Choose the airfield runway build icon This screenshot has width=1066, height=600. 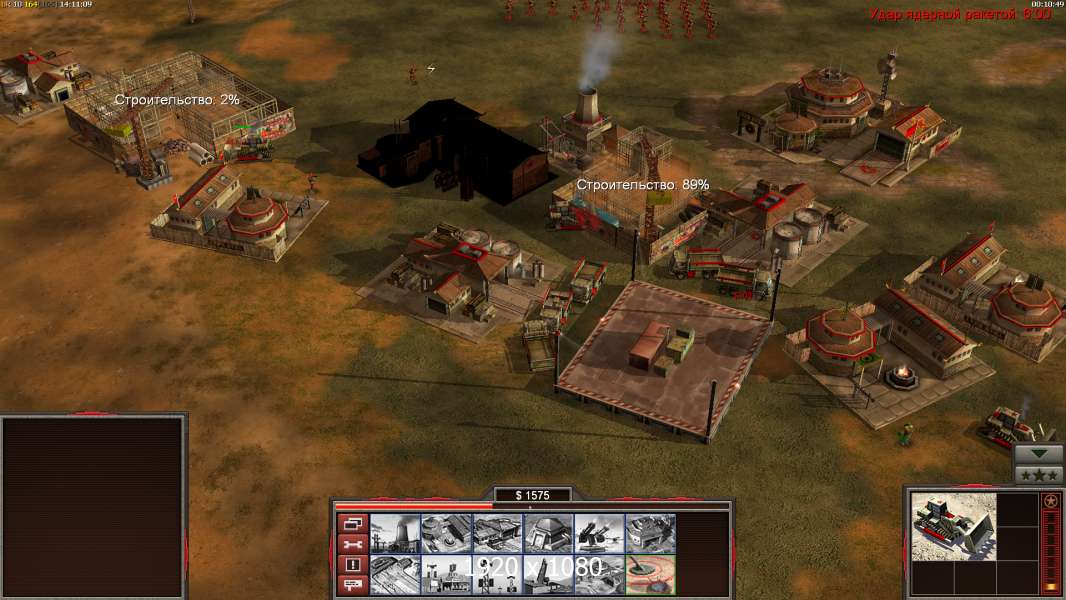tap(394, 574)
